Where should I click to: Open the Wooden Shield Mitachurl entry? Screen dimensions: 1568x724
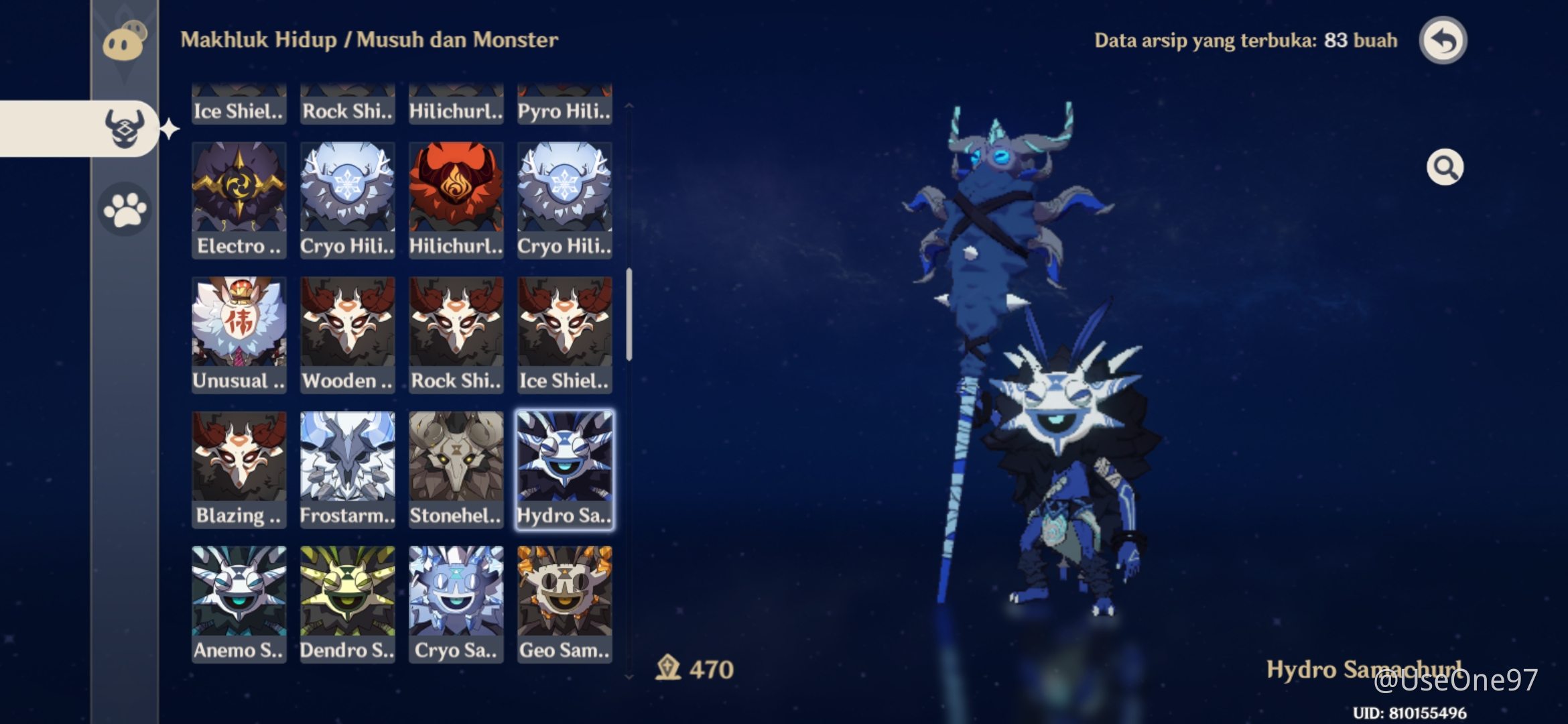click(347, 335)
